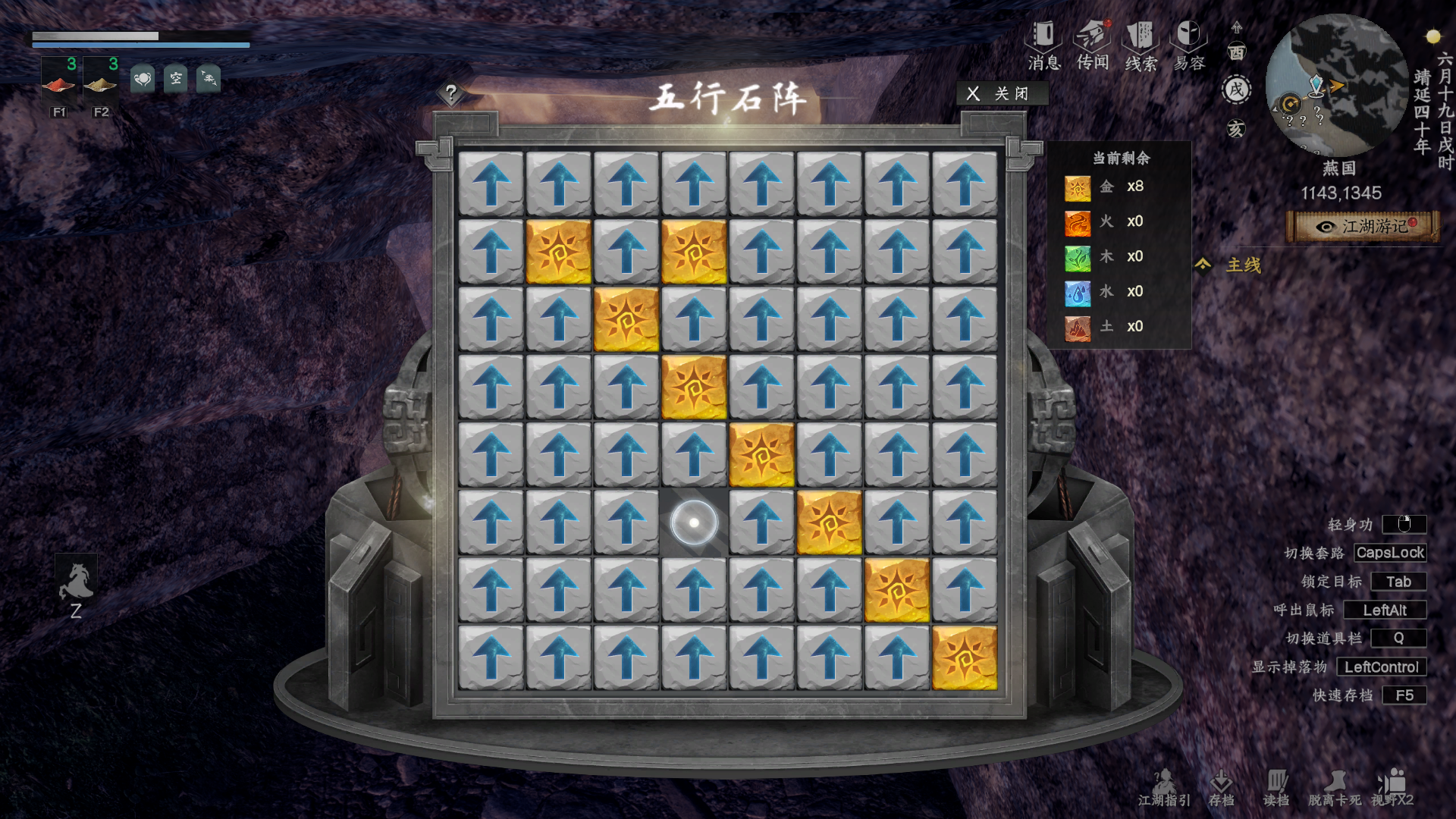Close the 五行石阵 puzzle window
The image size is (1456, 819).
point(1003,94)
